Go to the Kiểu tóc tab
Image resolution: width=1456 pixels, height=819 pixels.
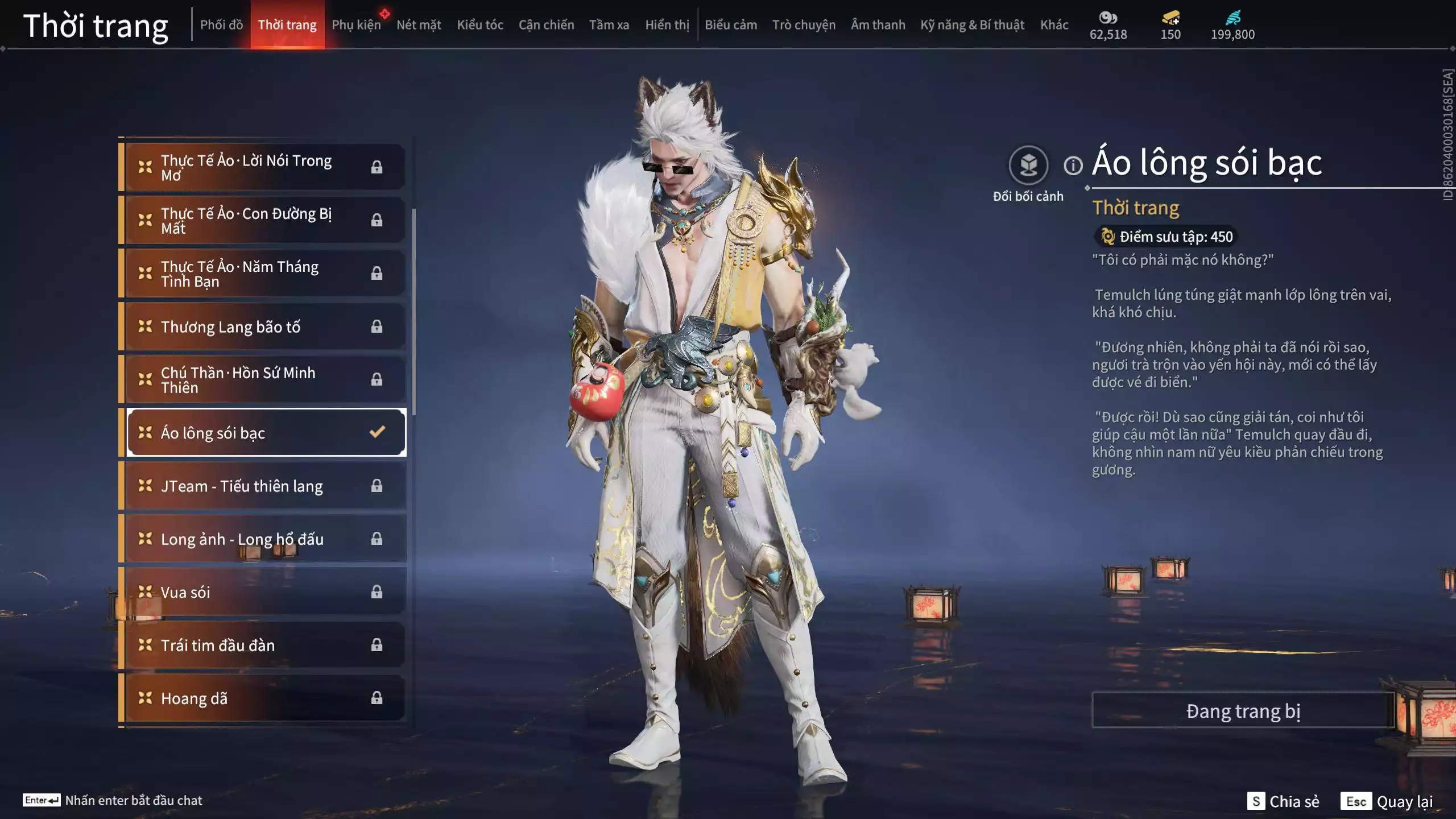coord(480,25)
